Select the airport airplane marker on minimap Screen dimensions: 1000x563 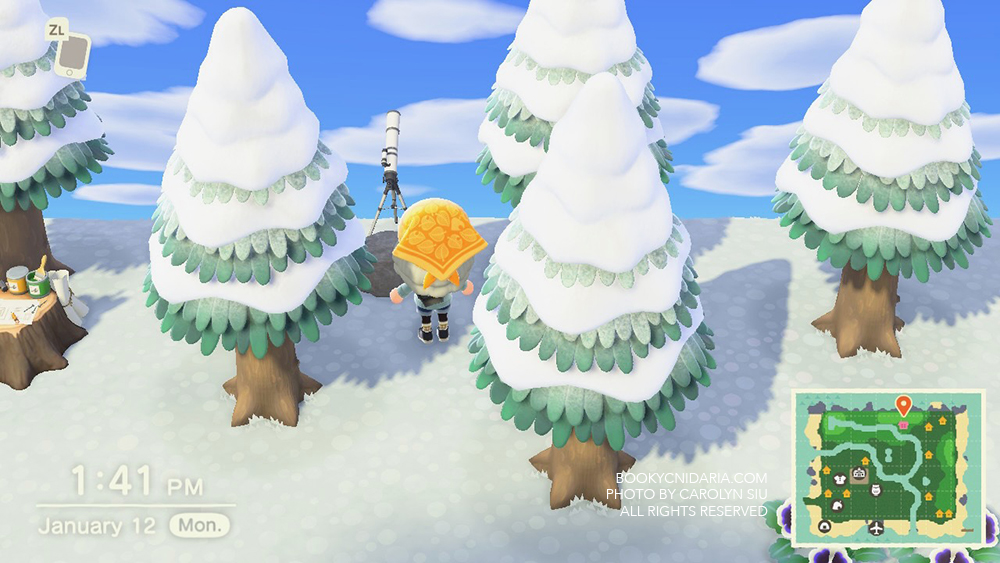click(x=876, y=527)
